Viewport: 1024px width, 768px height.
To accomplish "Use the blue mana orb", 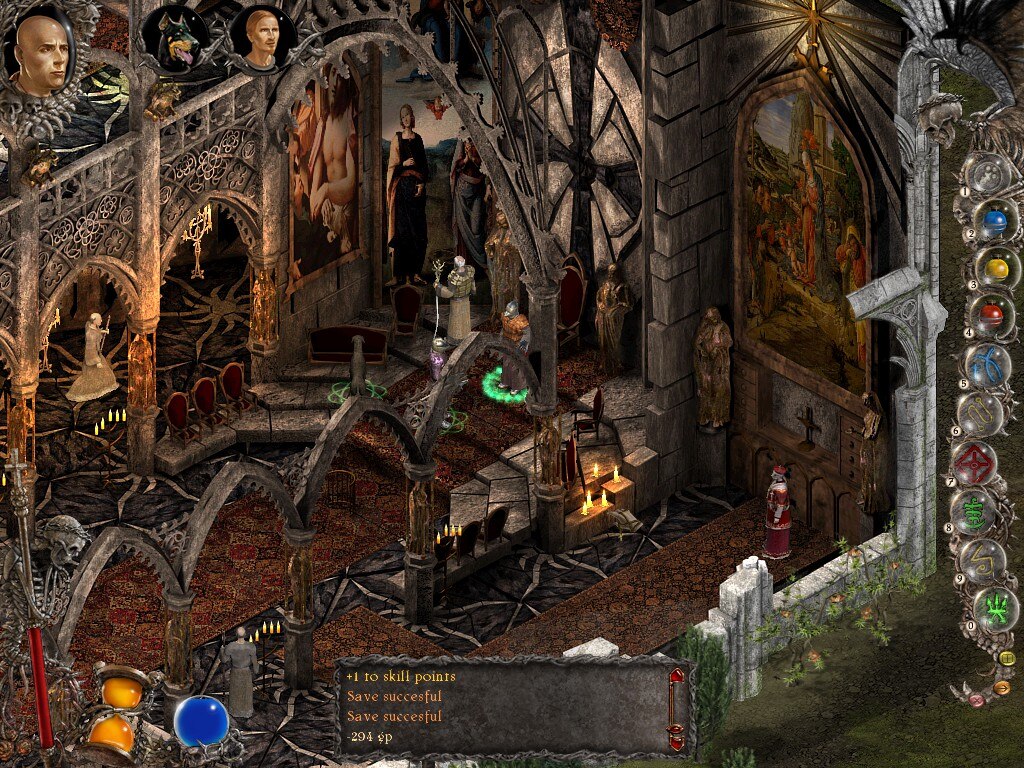I will [201, 721].
